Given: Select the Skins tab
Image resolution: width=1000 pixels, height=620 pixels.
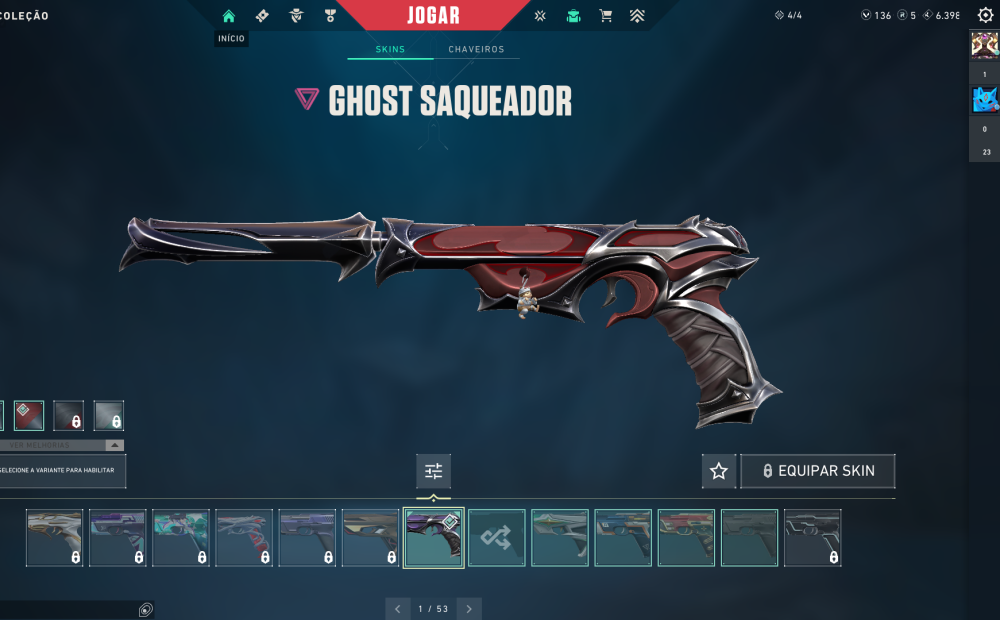Looking at the screenshot, I should tap(390, 49).
